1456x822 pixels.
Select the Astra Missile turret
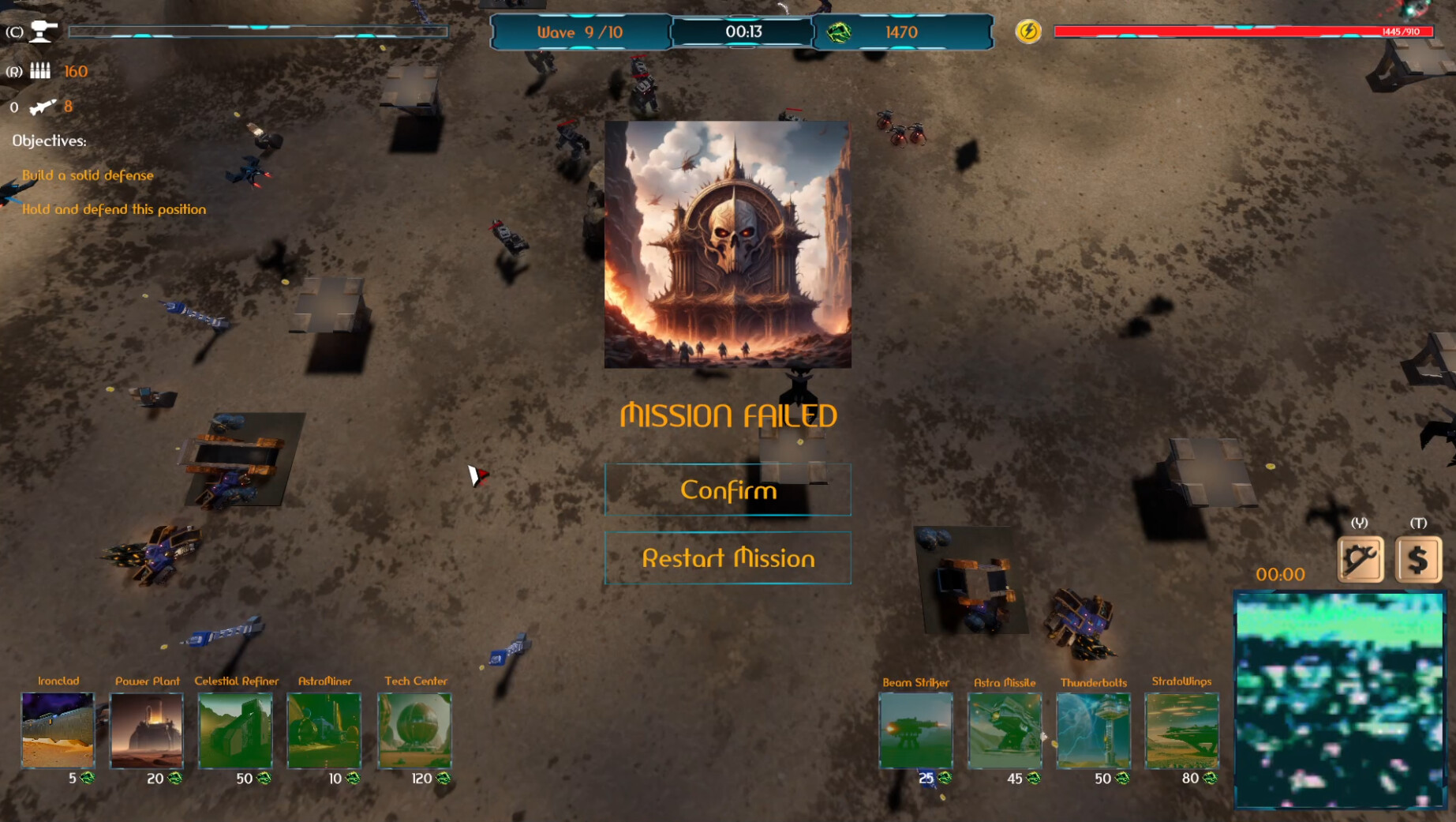pos(1005,730)
